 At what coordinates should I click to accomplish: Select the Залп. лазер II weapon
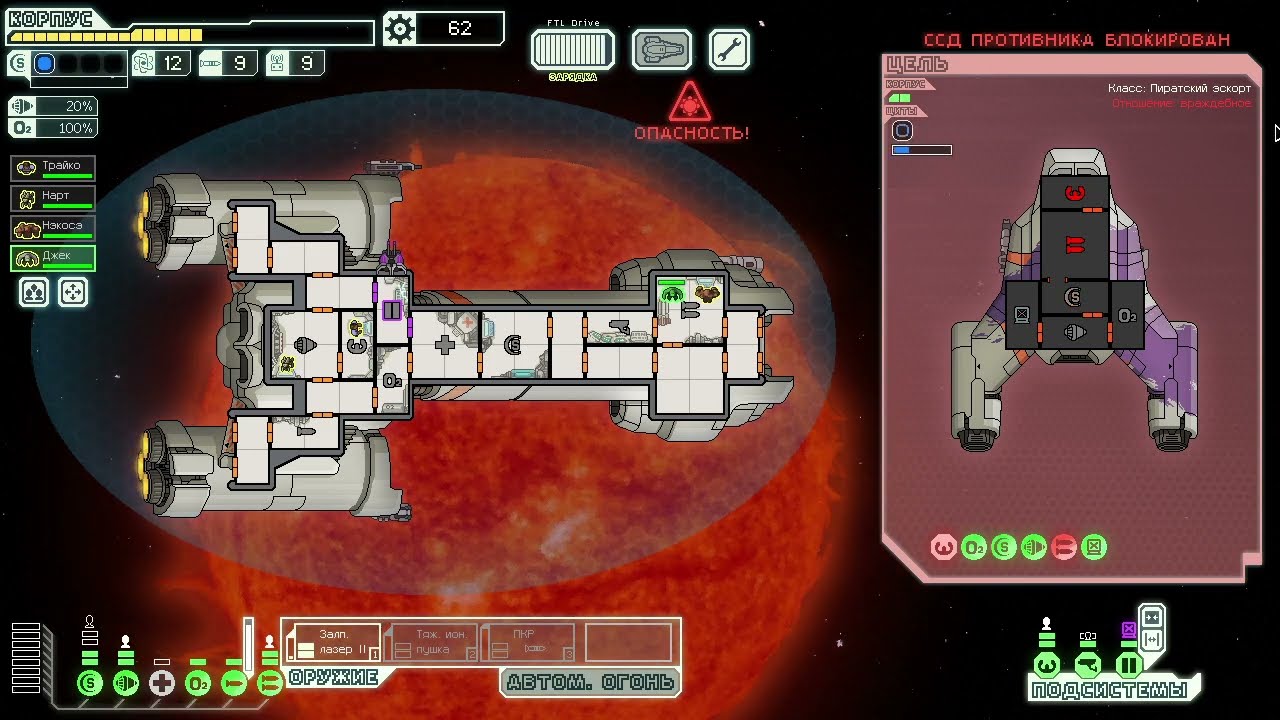tap(334, 642)
